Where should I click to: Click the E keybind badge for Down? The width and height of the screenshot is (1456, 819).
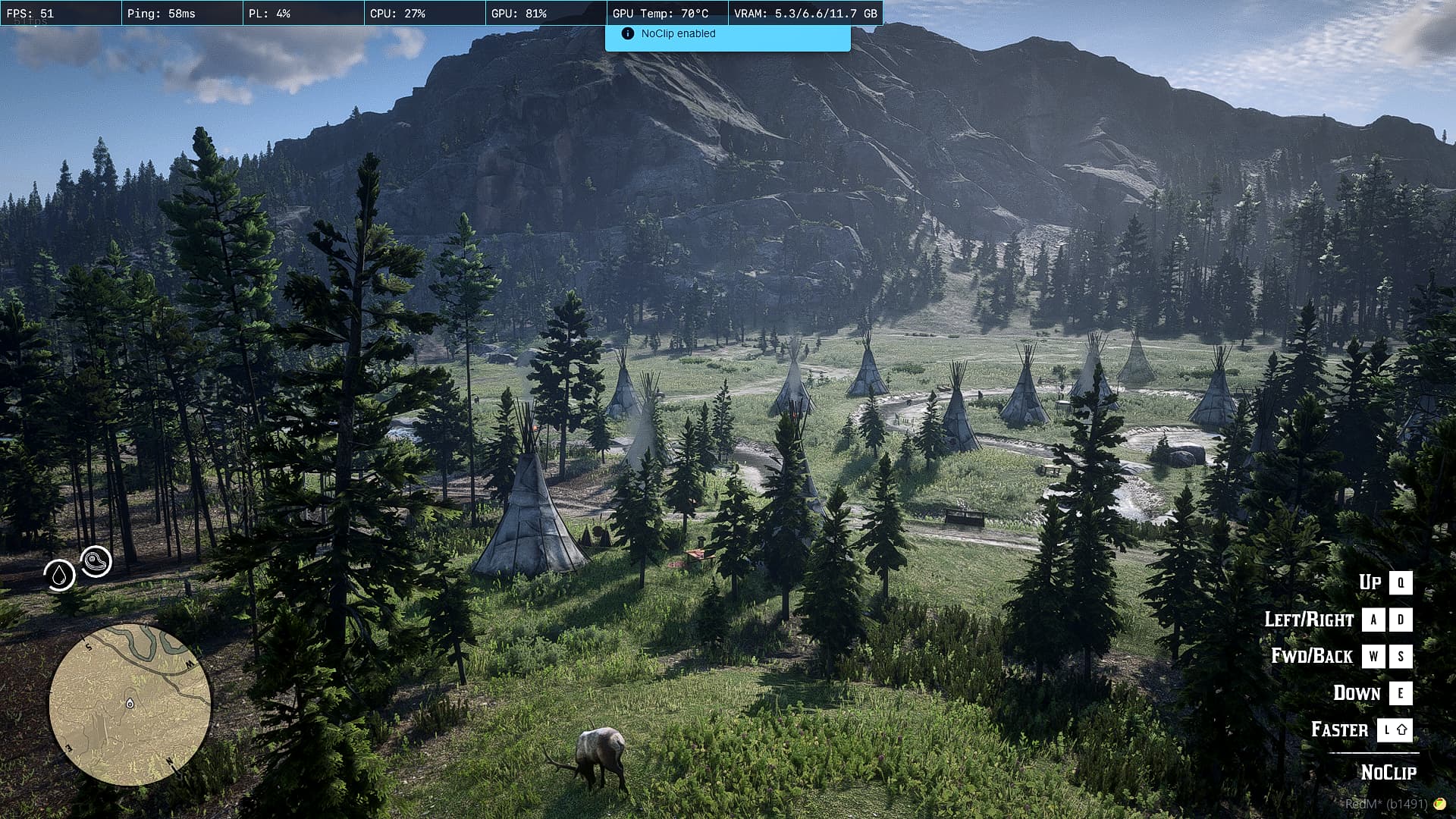pos(1400,693)
